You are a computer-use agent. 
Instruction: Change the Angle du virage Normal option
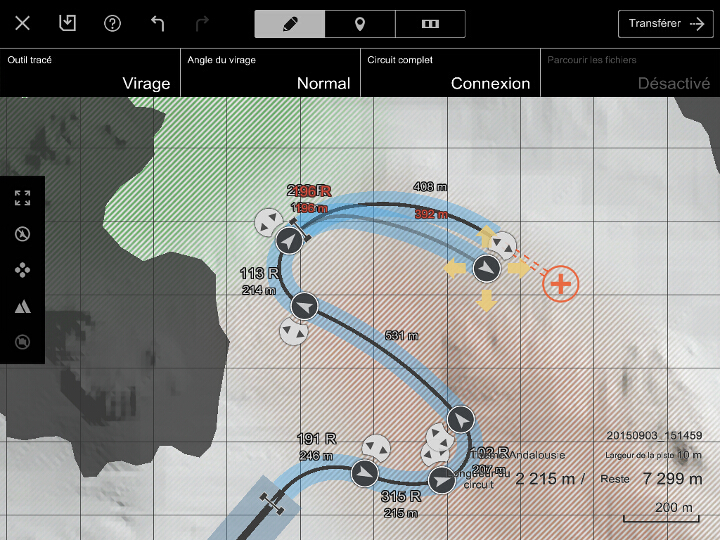pyautogui.click(x=270, y=73)
